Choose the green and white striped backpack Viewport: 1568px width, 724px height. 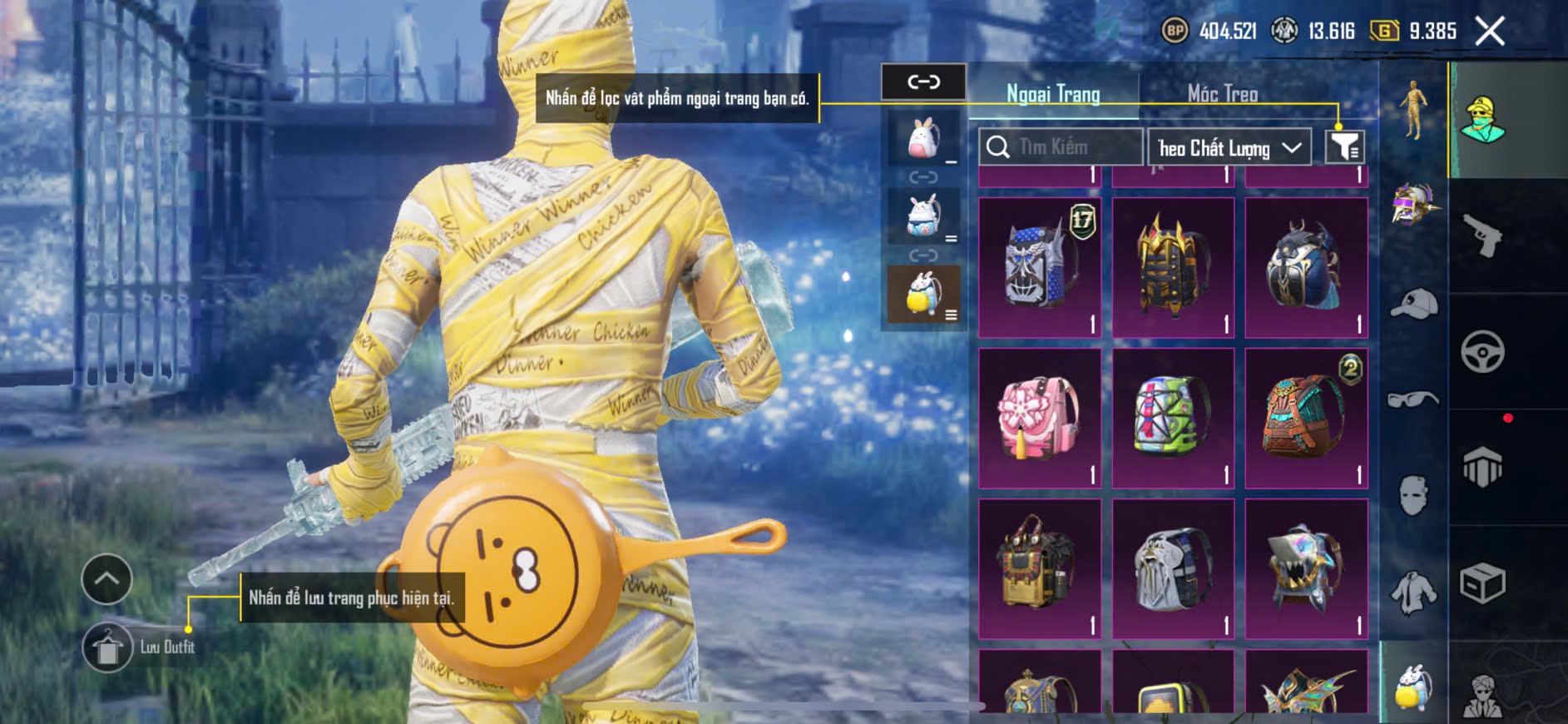1173,418
